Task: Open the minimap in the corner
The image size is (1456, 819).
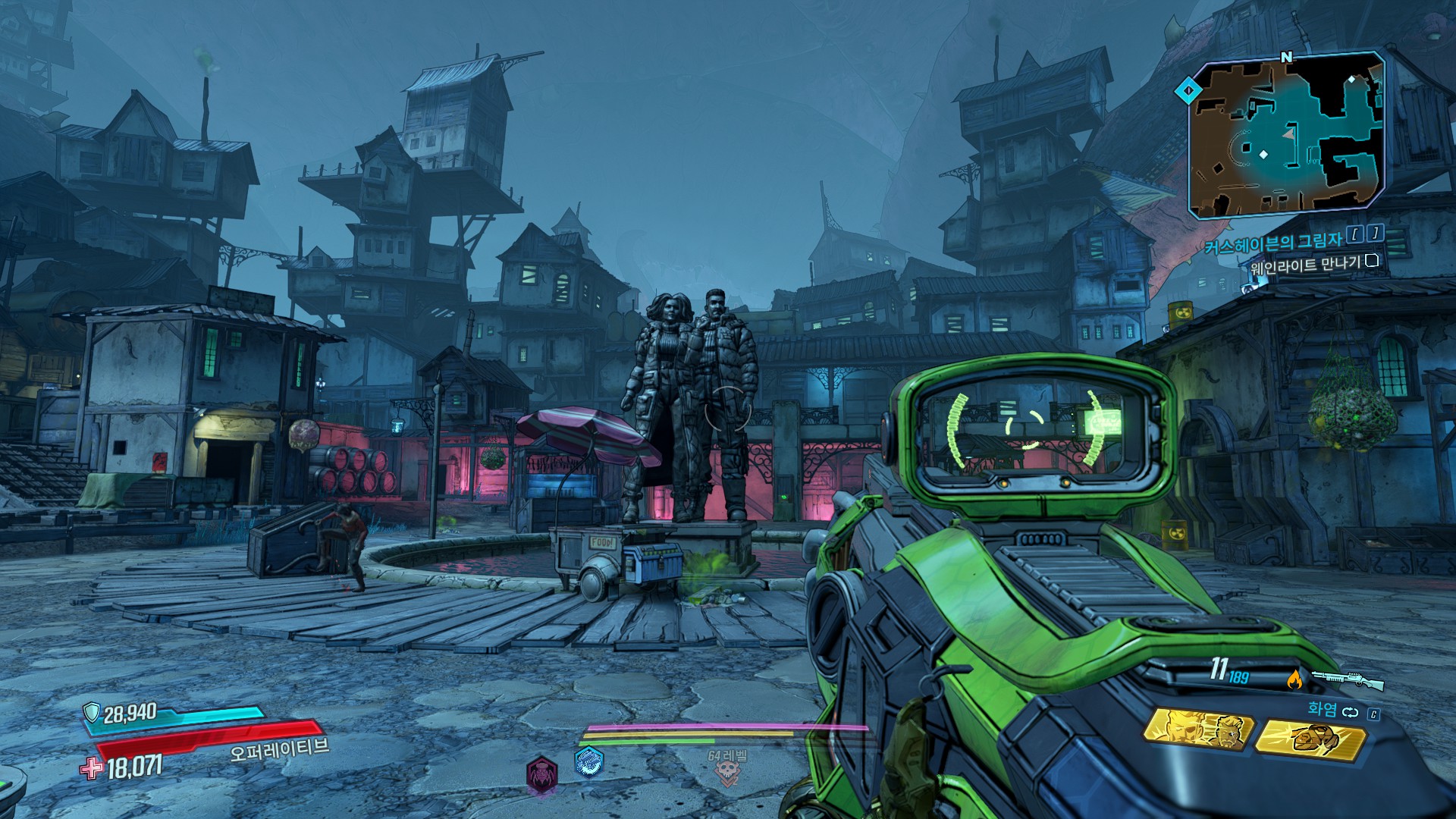Action: (x=1286, y=136)
